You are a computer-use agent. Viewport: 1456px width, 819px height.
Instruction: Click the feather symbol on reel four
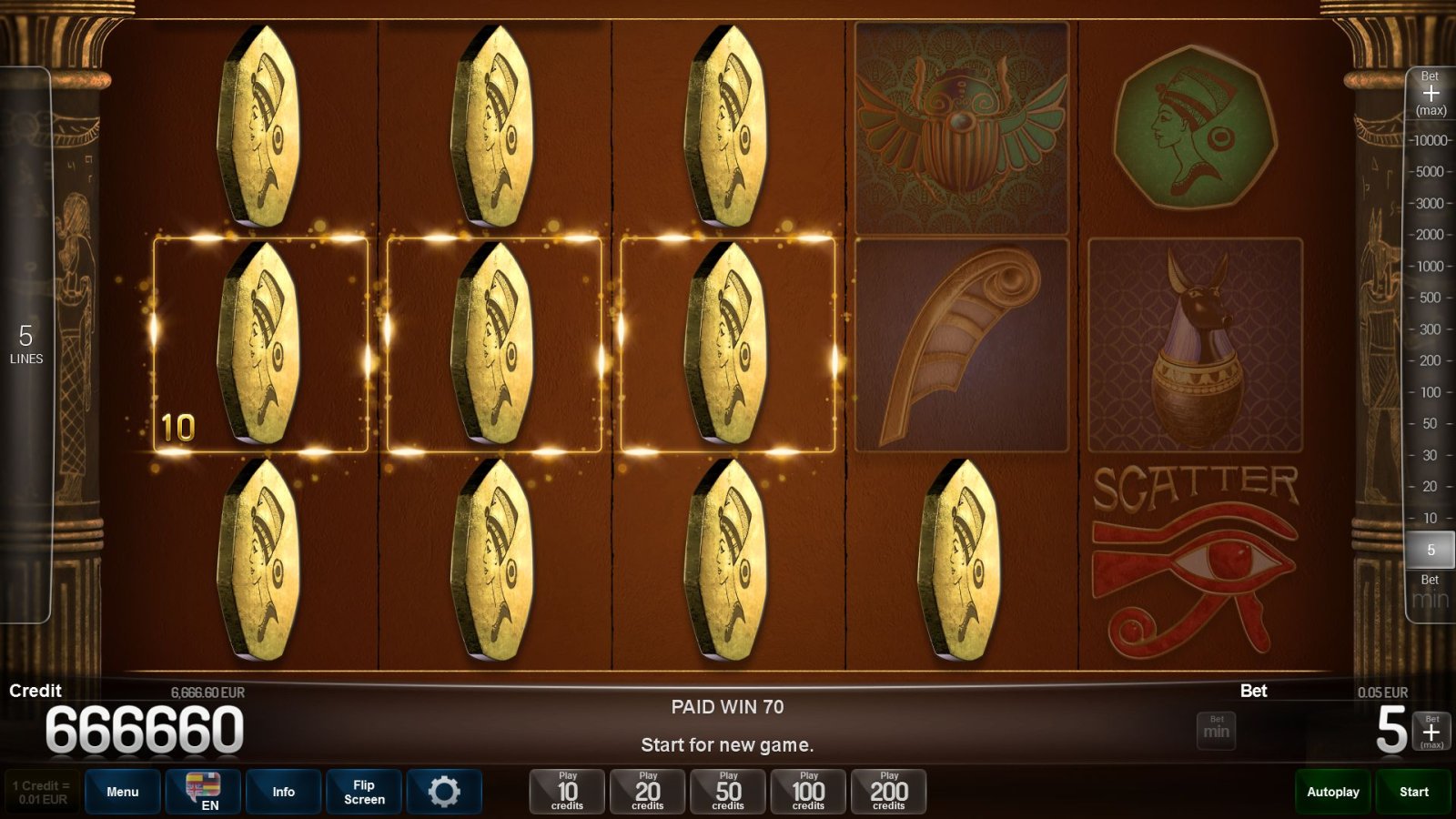coord(957,346)
